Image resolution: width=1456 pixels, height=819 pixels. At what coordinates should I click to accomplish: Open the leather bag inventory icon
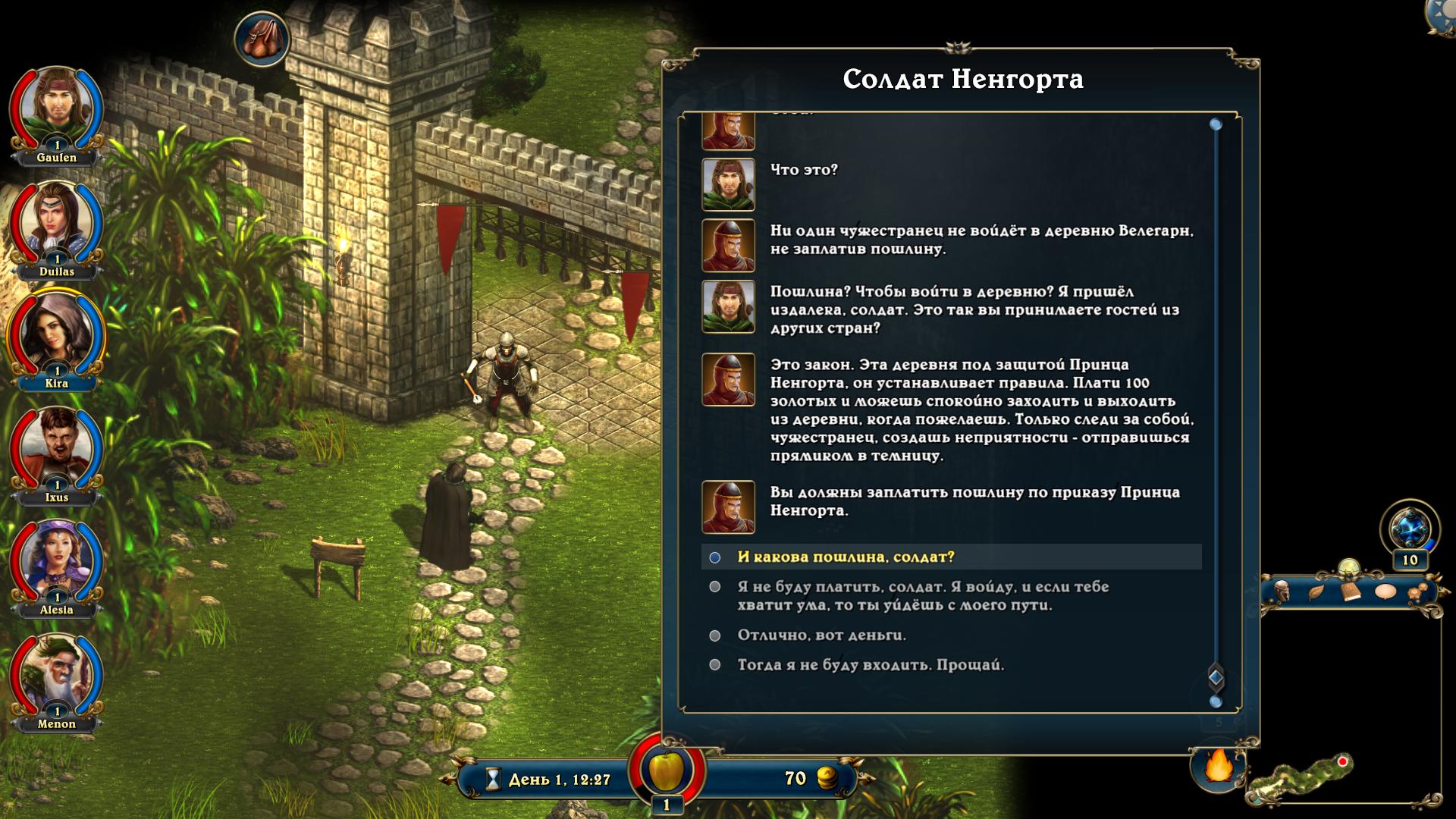pyautogui.click(x=262, y=38)
